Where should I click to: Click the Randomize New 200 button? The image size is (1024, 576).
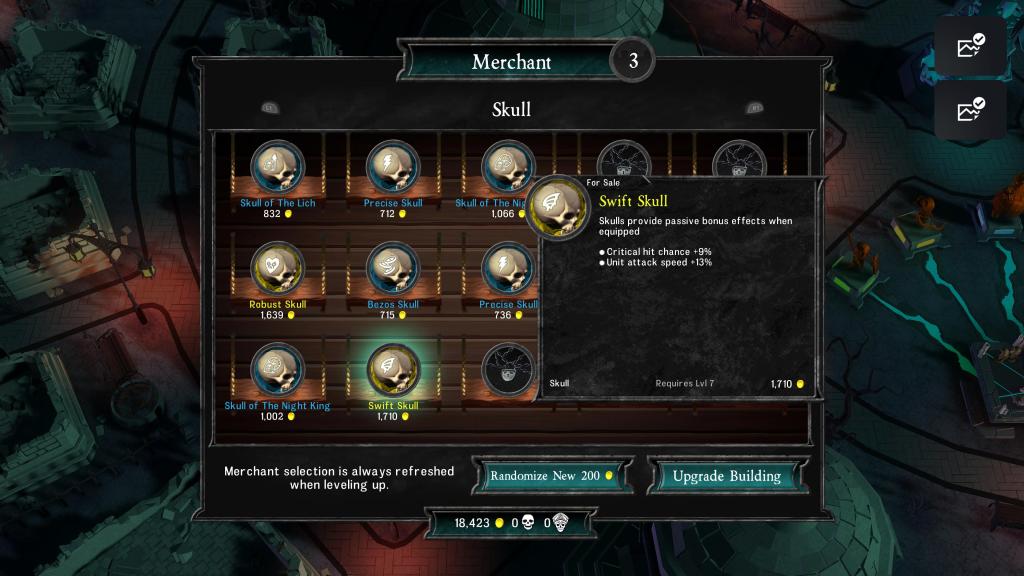tap(553, 476)
